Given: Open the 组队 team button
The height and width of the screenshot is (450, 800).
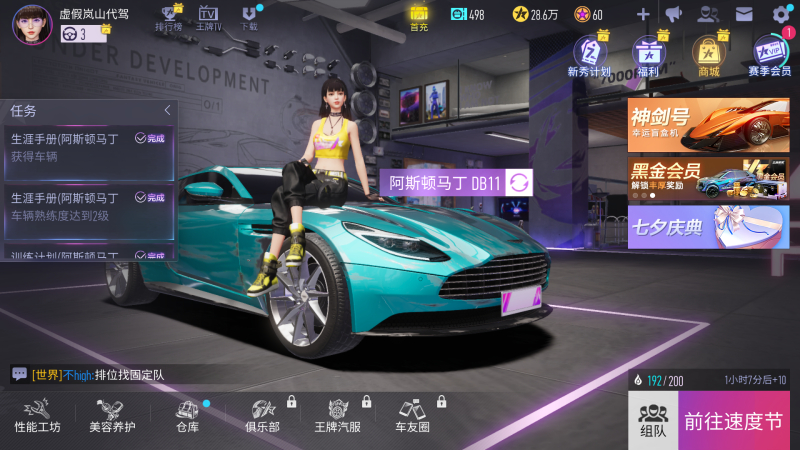Looking at the screenshot, I should point(653,420).
